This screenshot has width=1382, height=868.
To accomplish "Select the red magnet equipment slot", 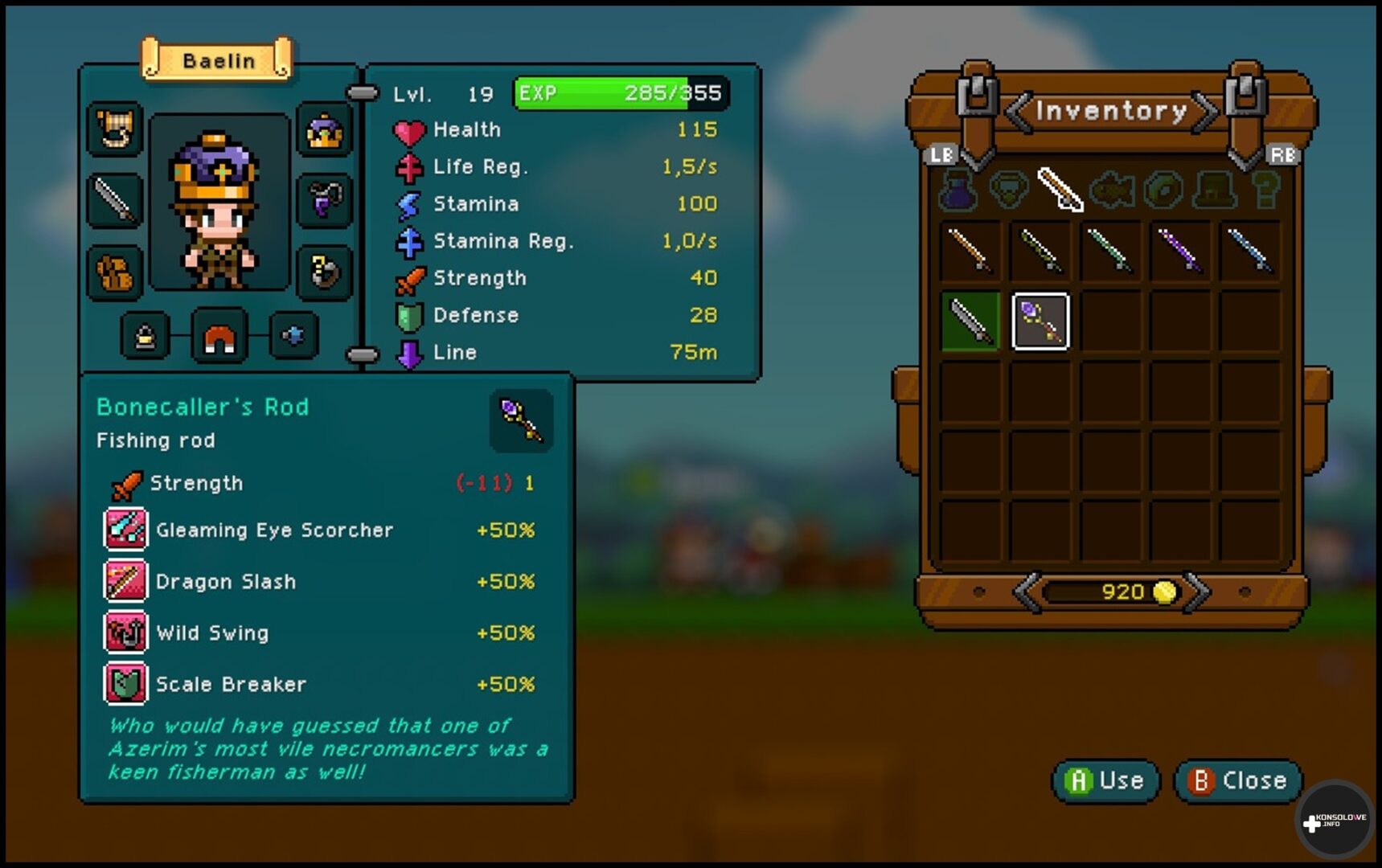I will click(x=219, y=337).
